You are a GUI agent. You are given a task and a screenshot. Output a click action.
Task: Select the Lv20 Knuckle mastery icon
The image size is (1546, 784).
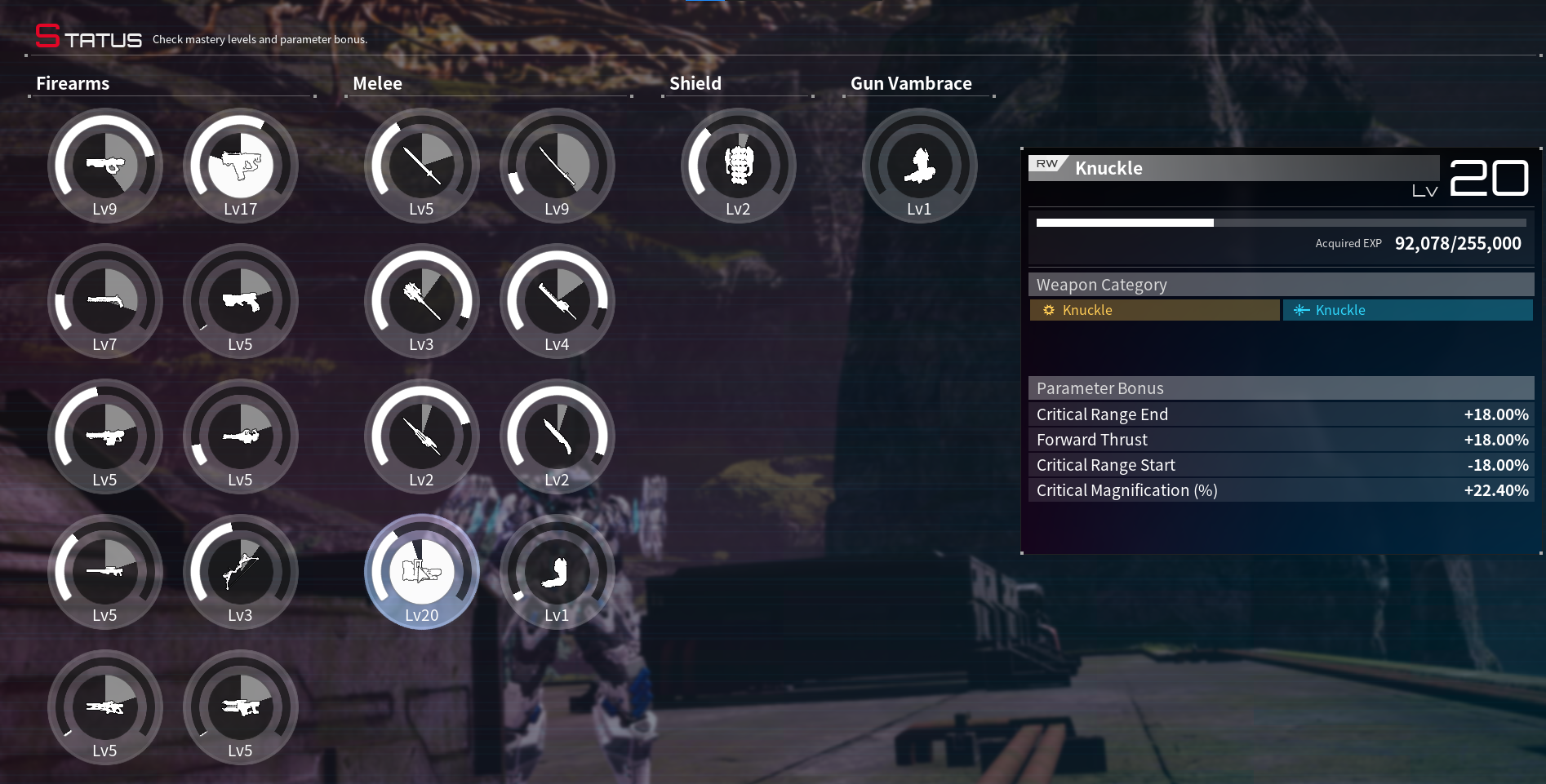tap(421, 572)
